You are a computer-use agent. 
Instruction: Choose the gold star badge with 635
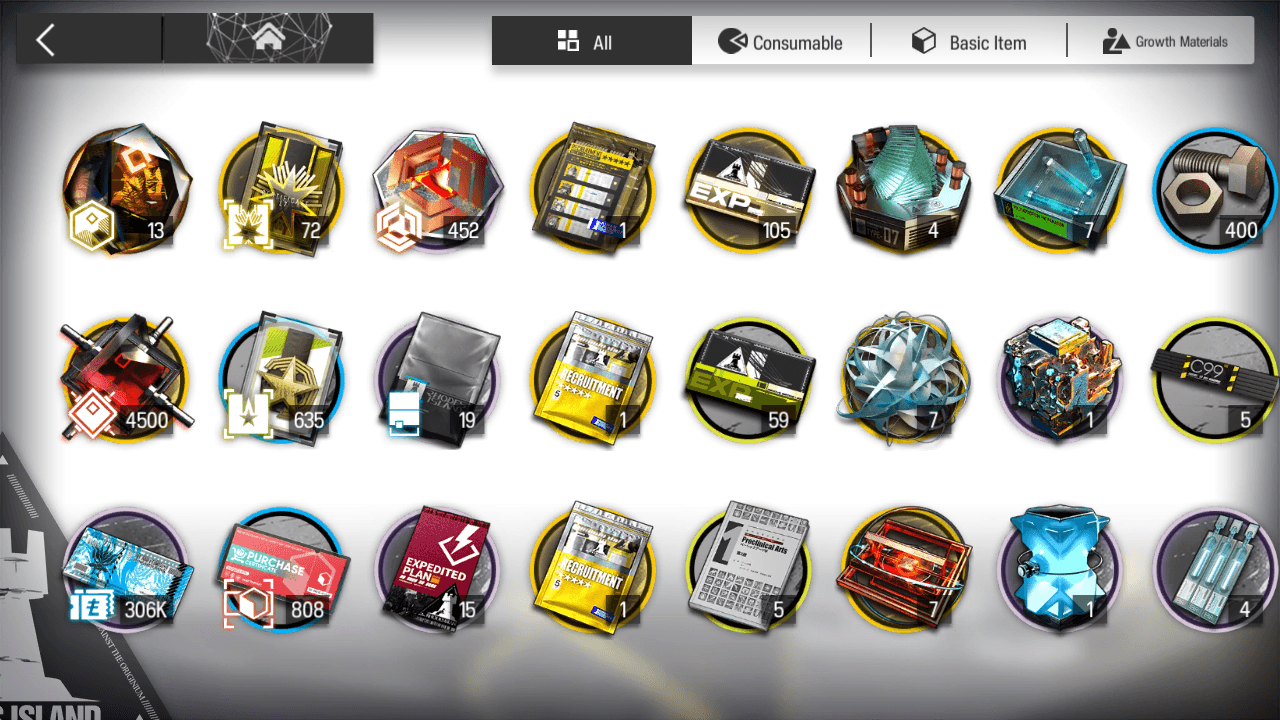[x=281, y=378]
